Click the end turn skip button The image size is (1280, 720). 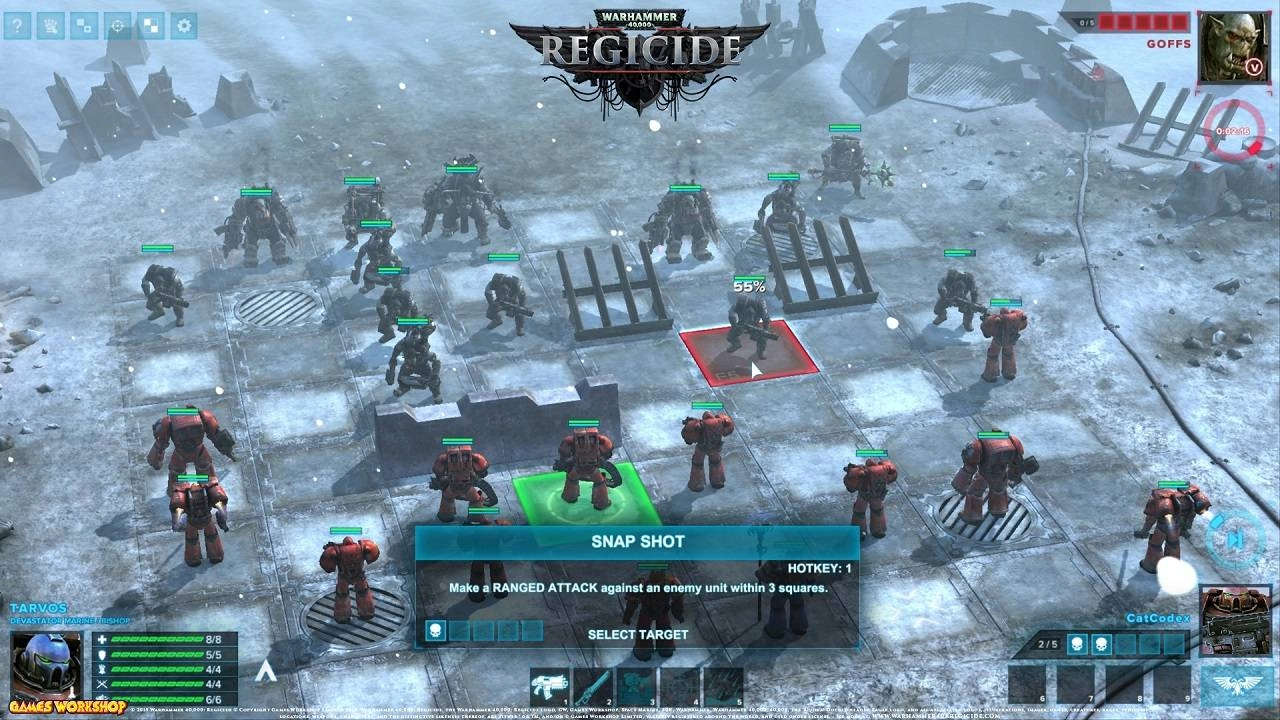pos(1234,539)
